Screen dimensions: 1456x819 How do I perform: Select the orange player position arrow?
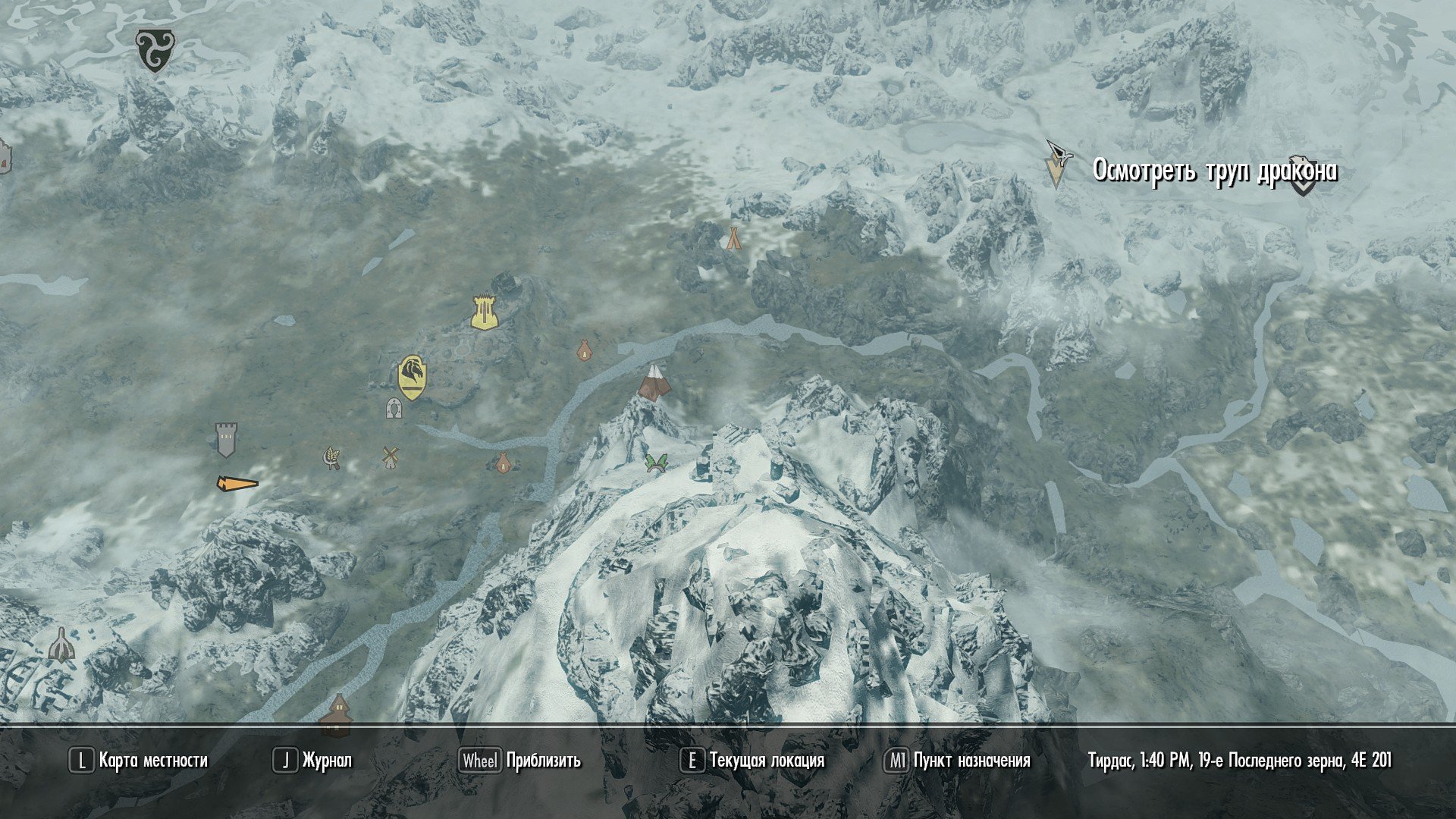coord(237,483)
